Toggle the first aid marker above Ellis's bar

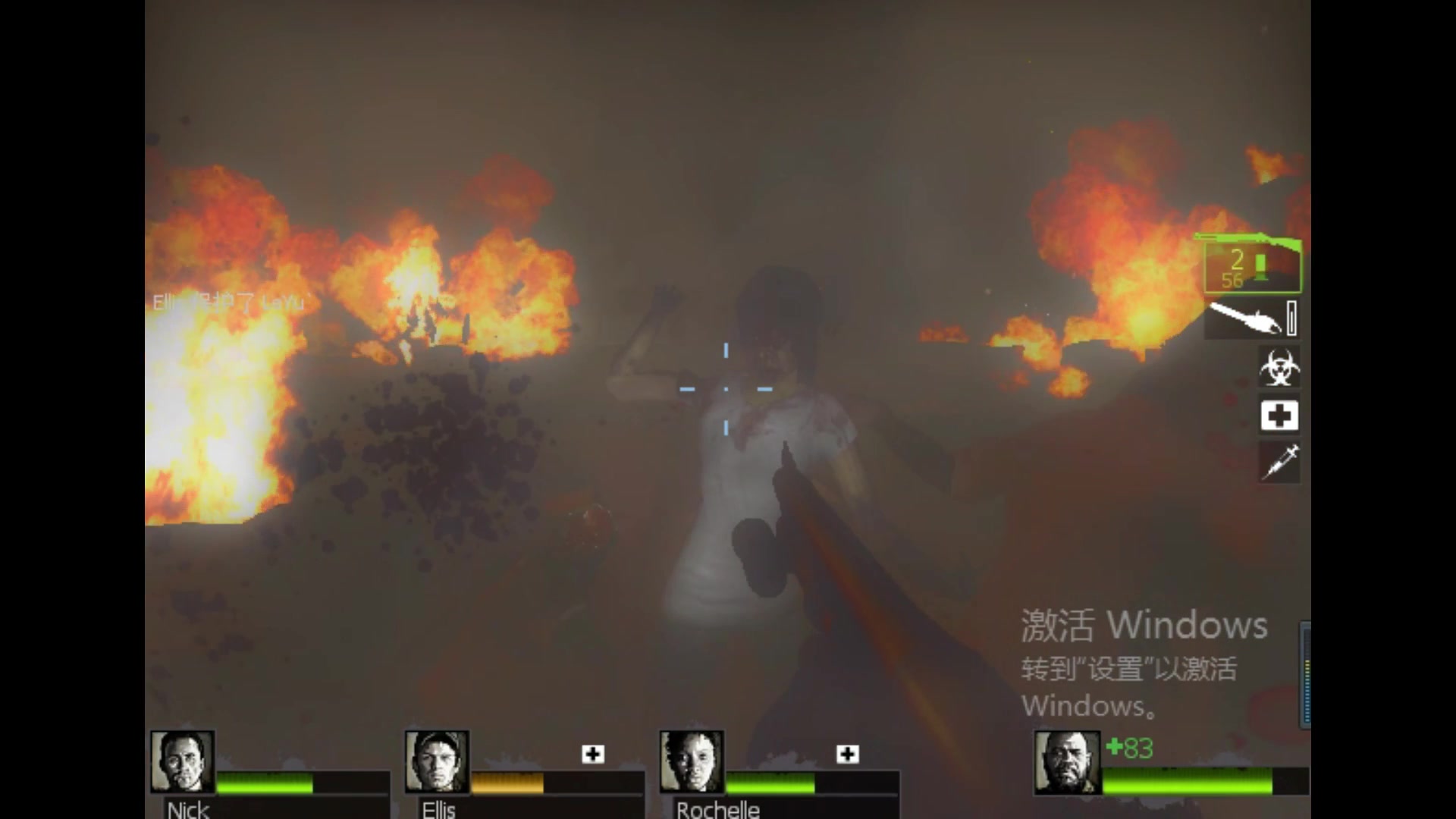click(591, 754)
